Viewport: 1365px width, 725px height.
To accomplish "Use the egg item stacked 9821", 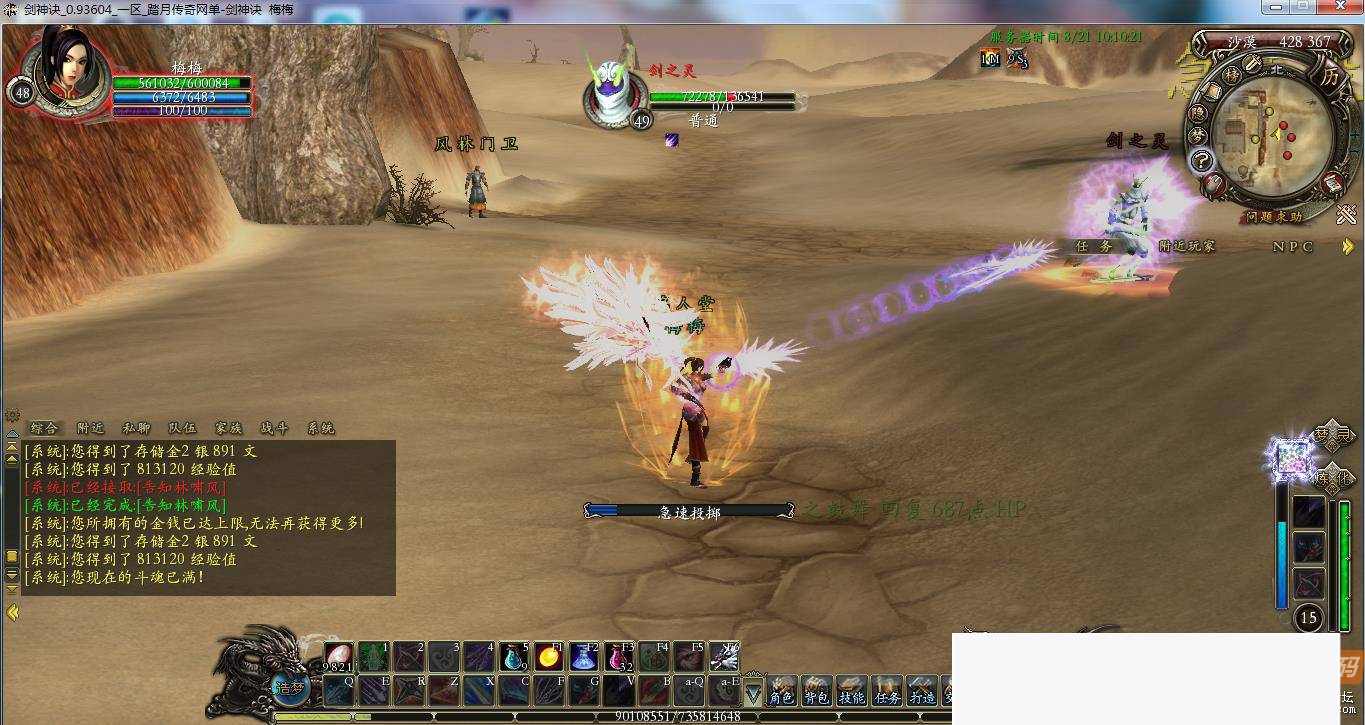I will 338,657.
